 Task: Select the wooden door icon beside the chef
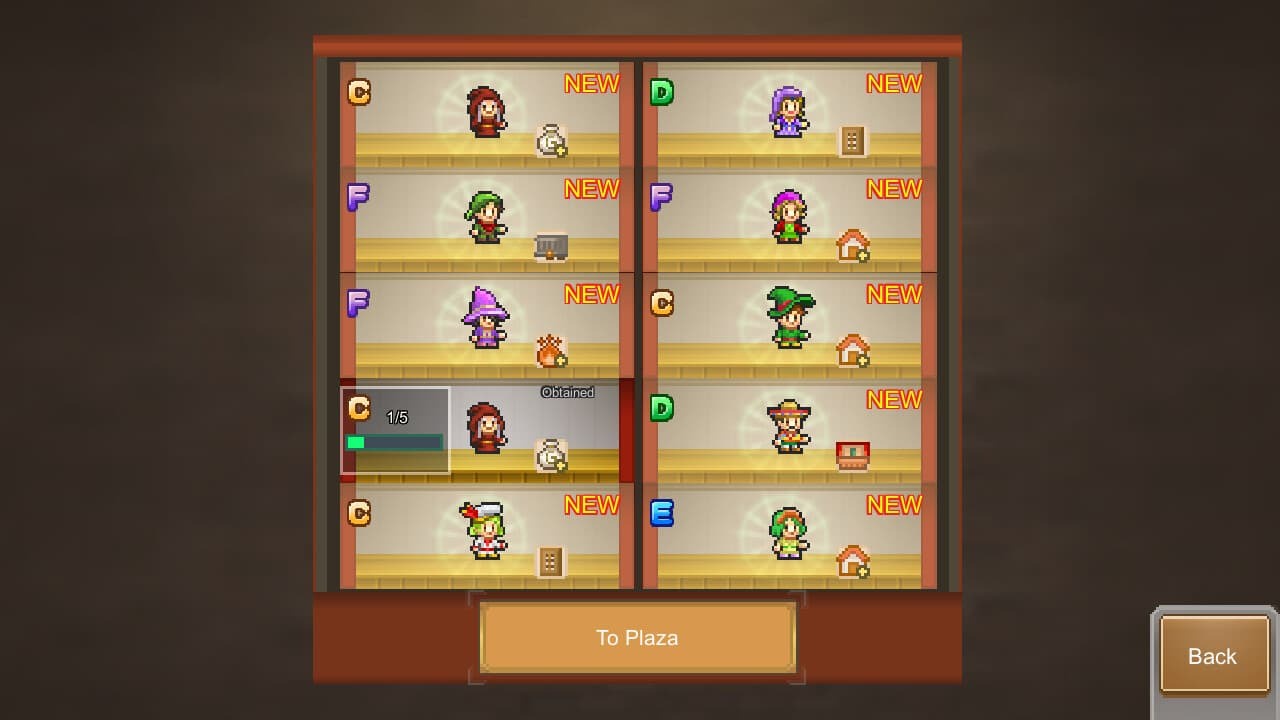point(553,562)
